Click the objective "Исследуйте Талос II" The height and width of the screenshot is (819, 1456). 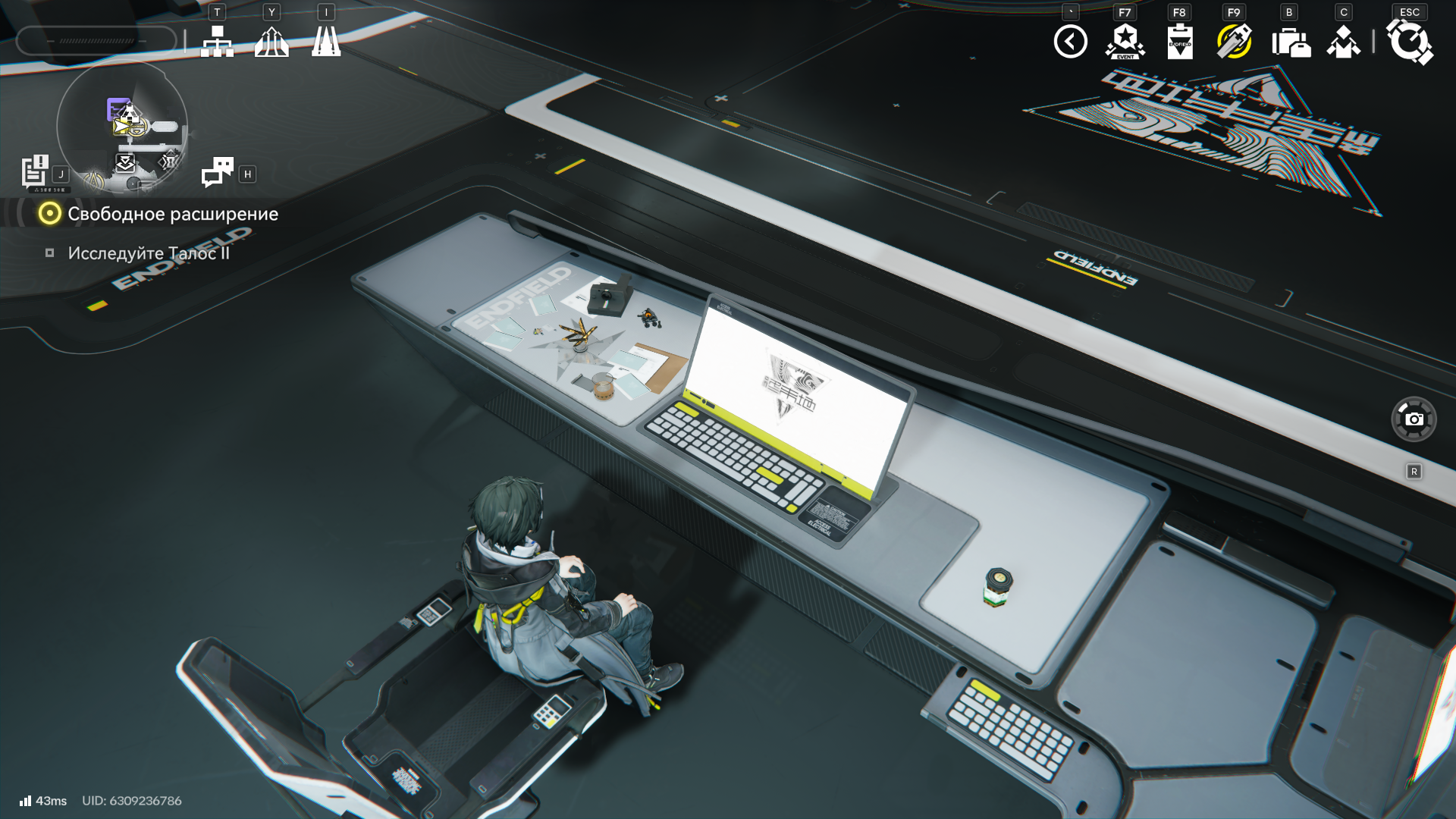149,253
